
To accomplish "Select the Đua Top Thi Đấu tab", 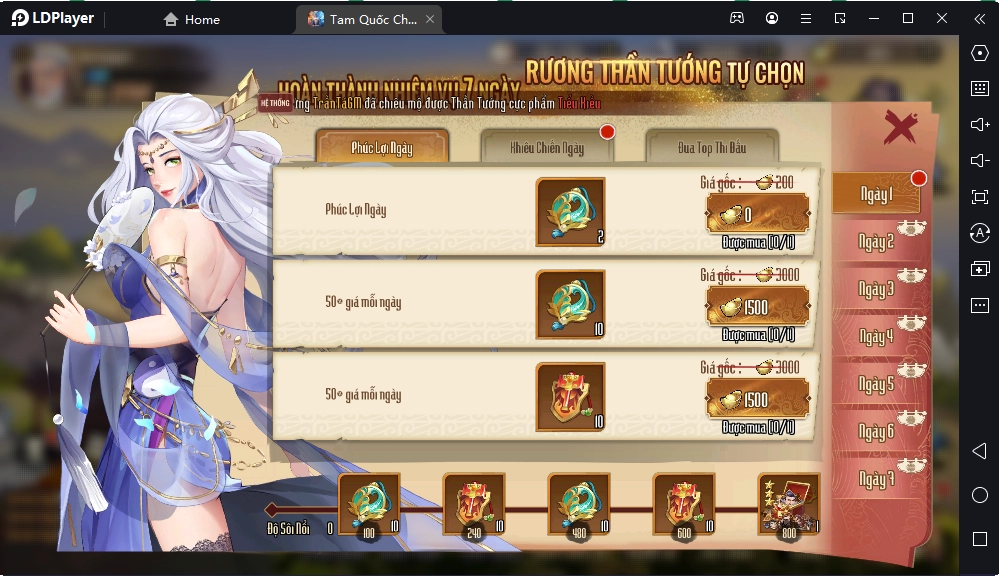I will click(x=711, y=148).
